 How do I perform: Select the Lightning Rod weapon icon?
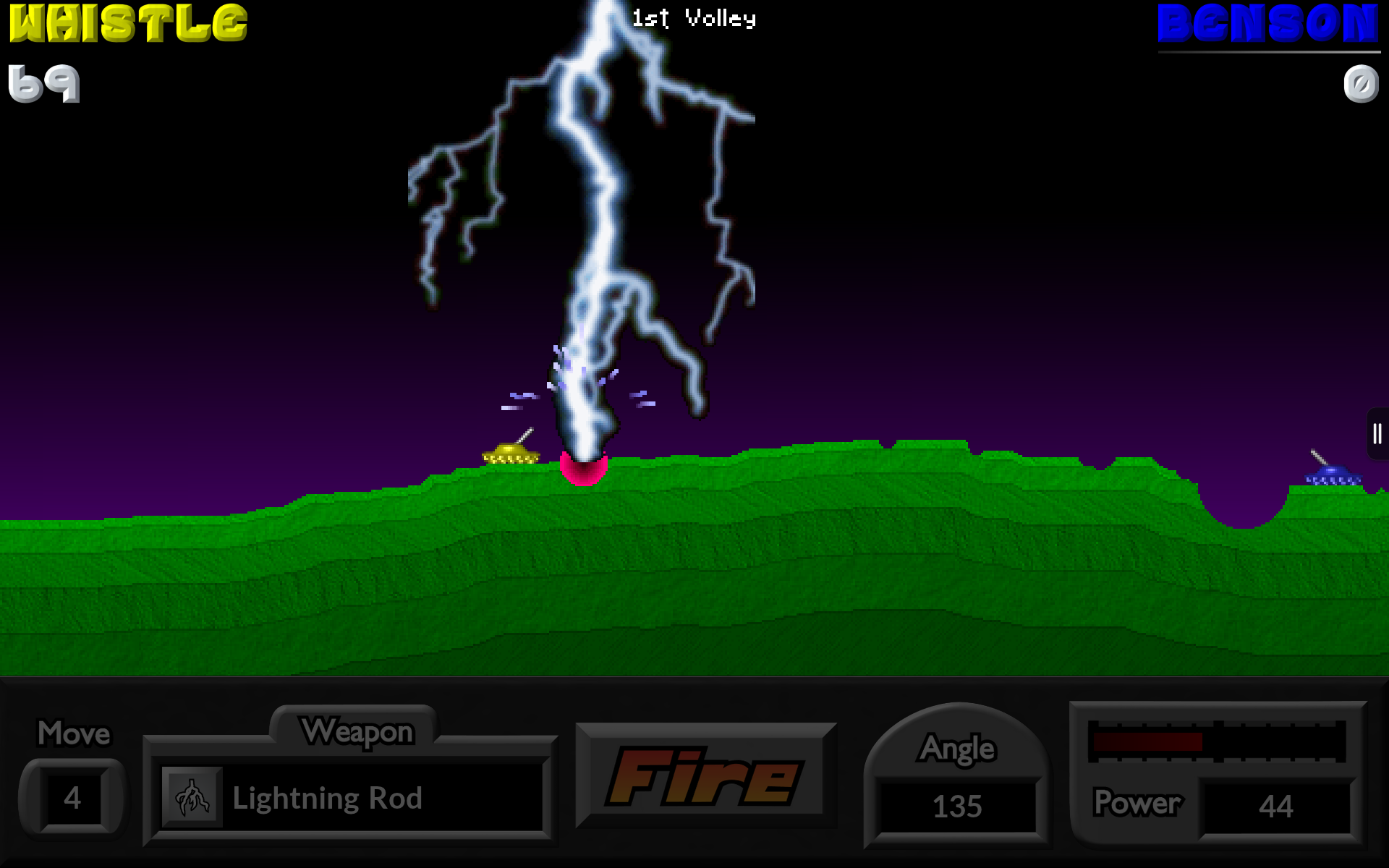click(x=192, y=798)
